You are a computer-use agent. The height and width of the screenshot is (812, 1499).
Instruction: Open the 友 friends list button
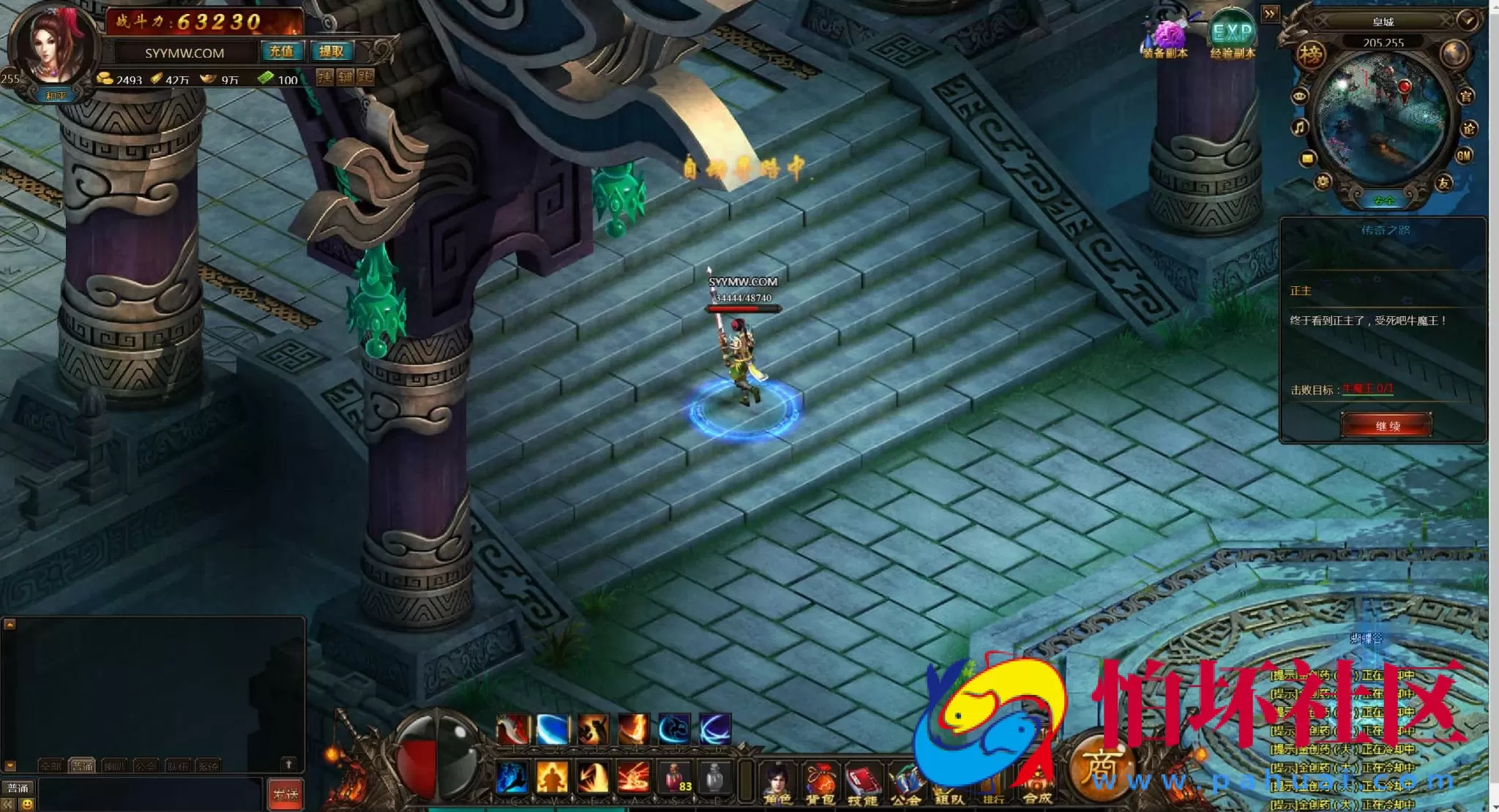point(1443,183)
